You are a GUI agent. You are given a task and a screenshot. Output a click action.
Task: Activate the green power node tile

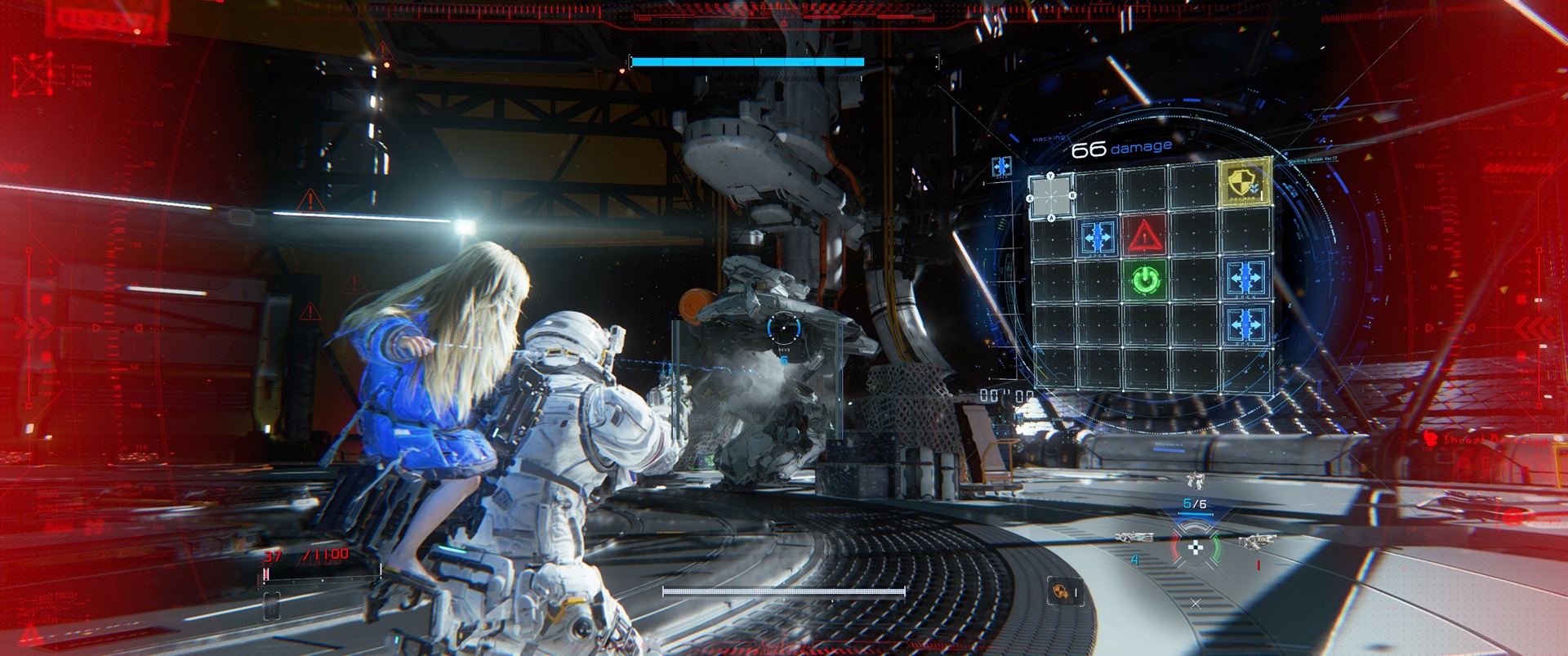[1145, 280]
